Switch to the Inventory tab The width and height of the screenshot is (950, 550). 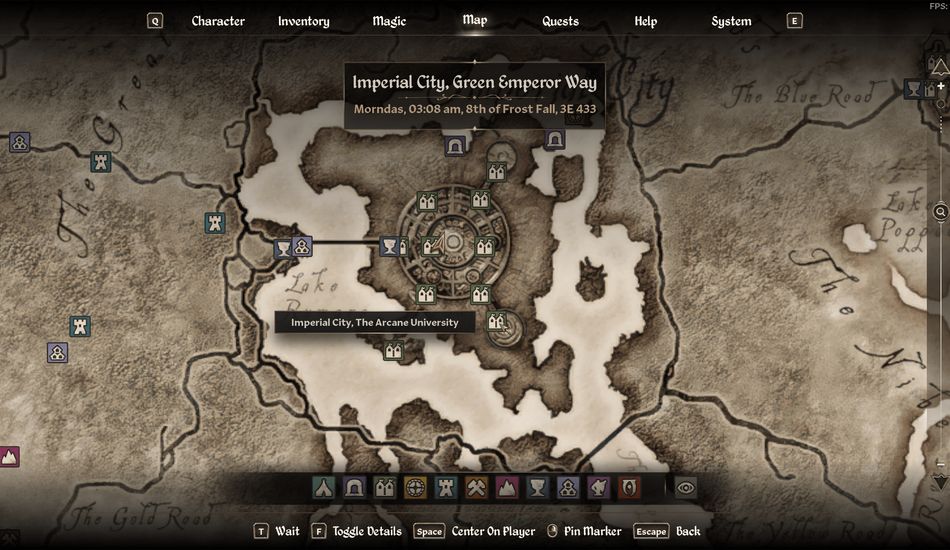coord(303,21)
